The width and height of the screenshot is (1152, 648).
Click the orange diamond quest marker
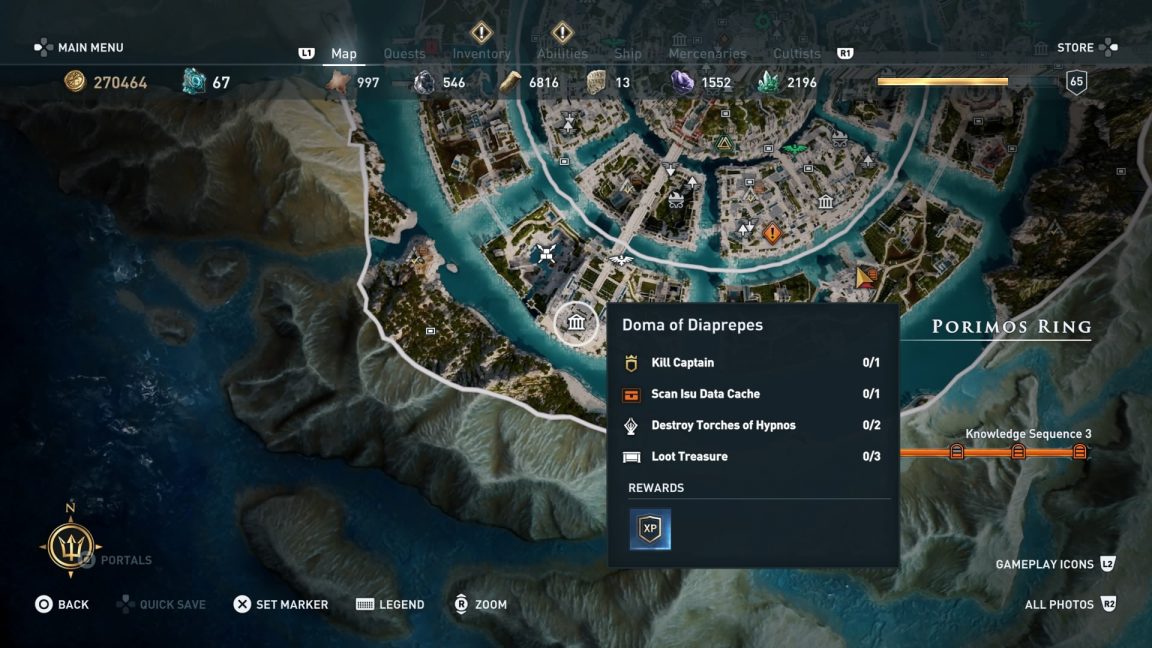tap(771, 234)
